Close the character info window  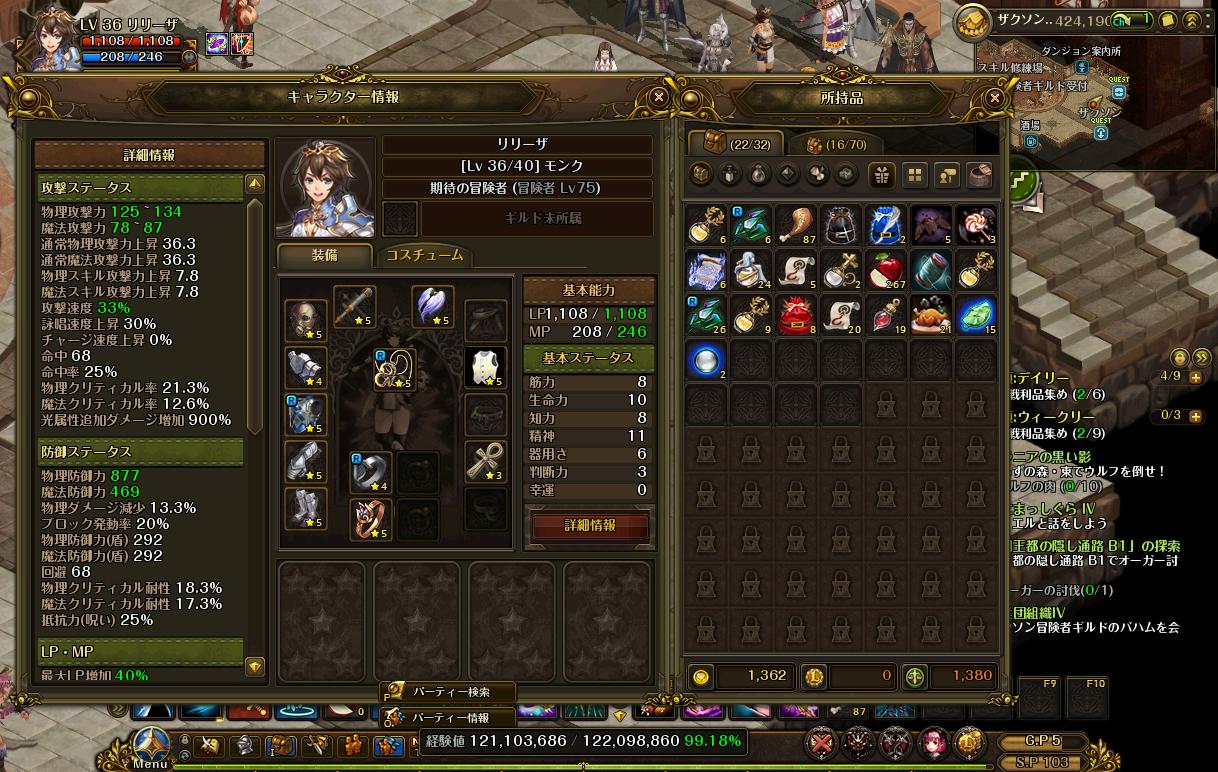(x=658, y=97)
